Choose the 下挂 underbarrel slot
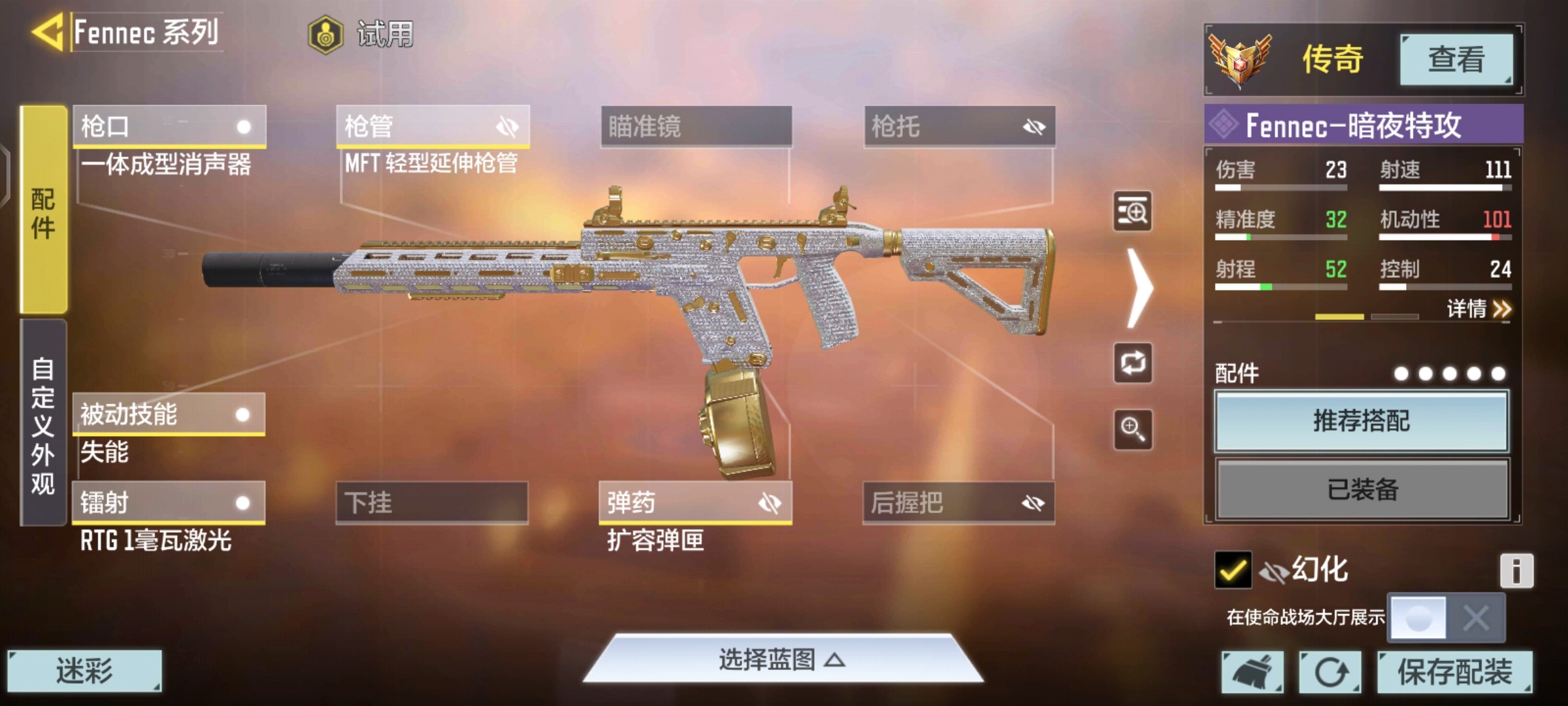This screenshot has width=1568, height=706. [x=432, y=503]
